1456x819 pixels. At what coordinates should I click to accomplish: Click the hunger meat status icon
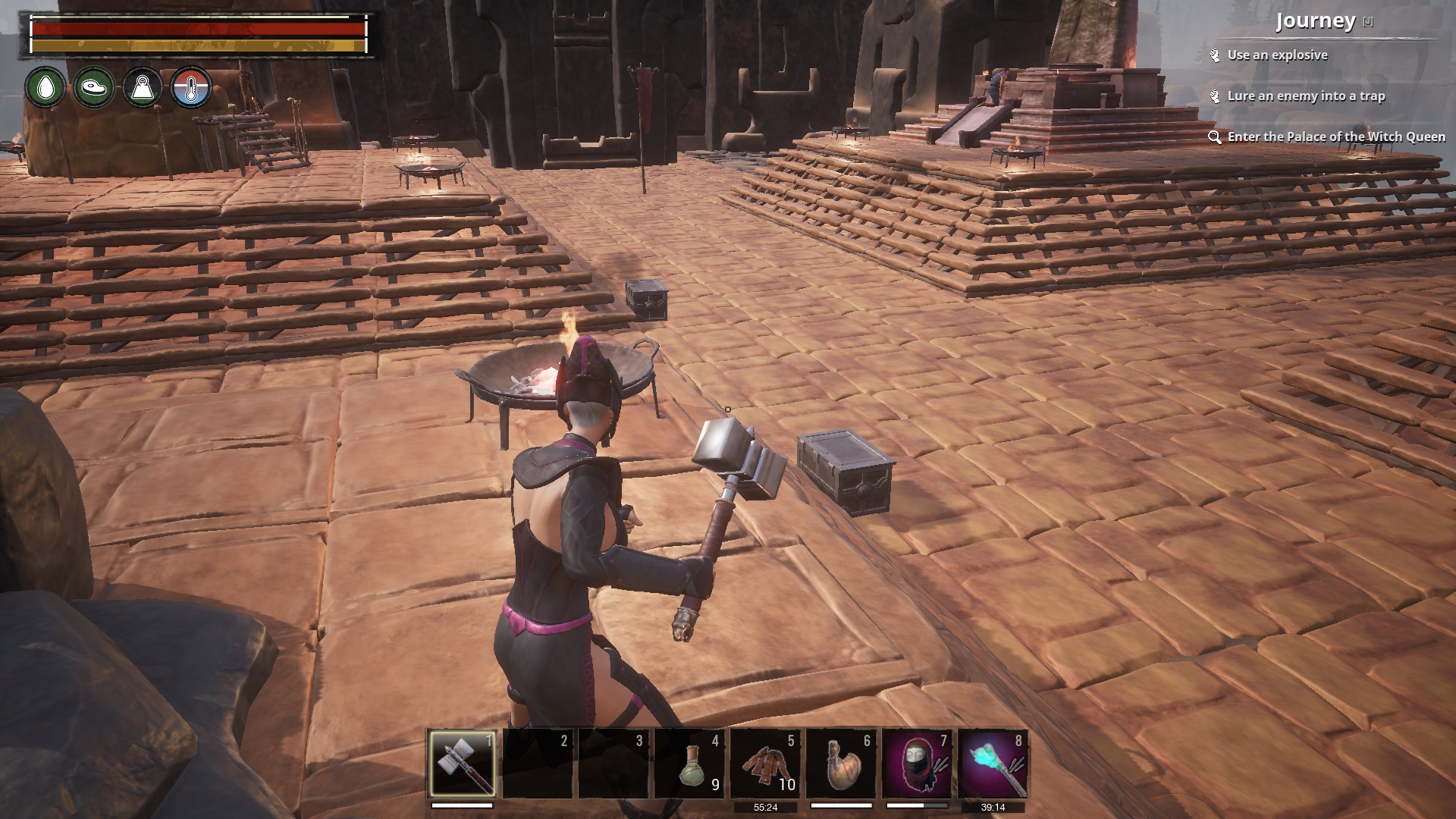click(94, 87)
